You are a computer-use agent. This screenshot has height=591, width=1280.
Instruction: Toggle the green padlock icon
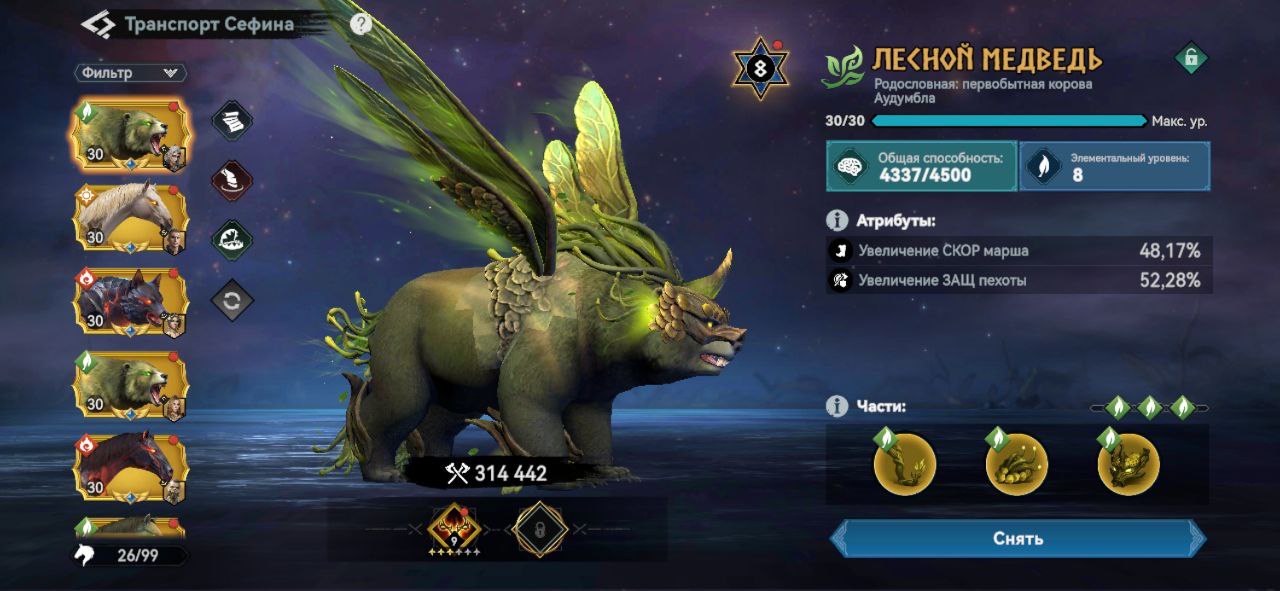(x=1190, y=58)
